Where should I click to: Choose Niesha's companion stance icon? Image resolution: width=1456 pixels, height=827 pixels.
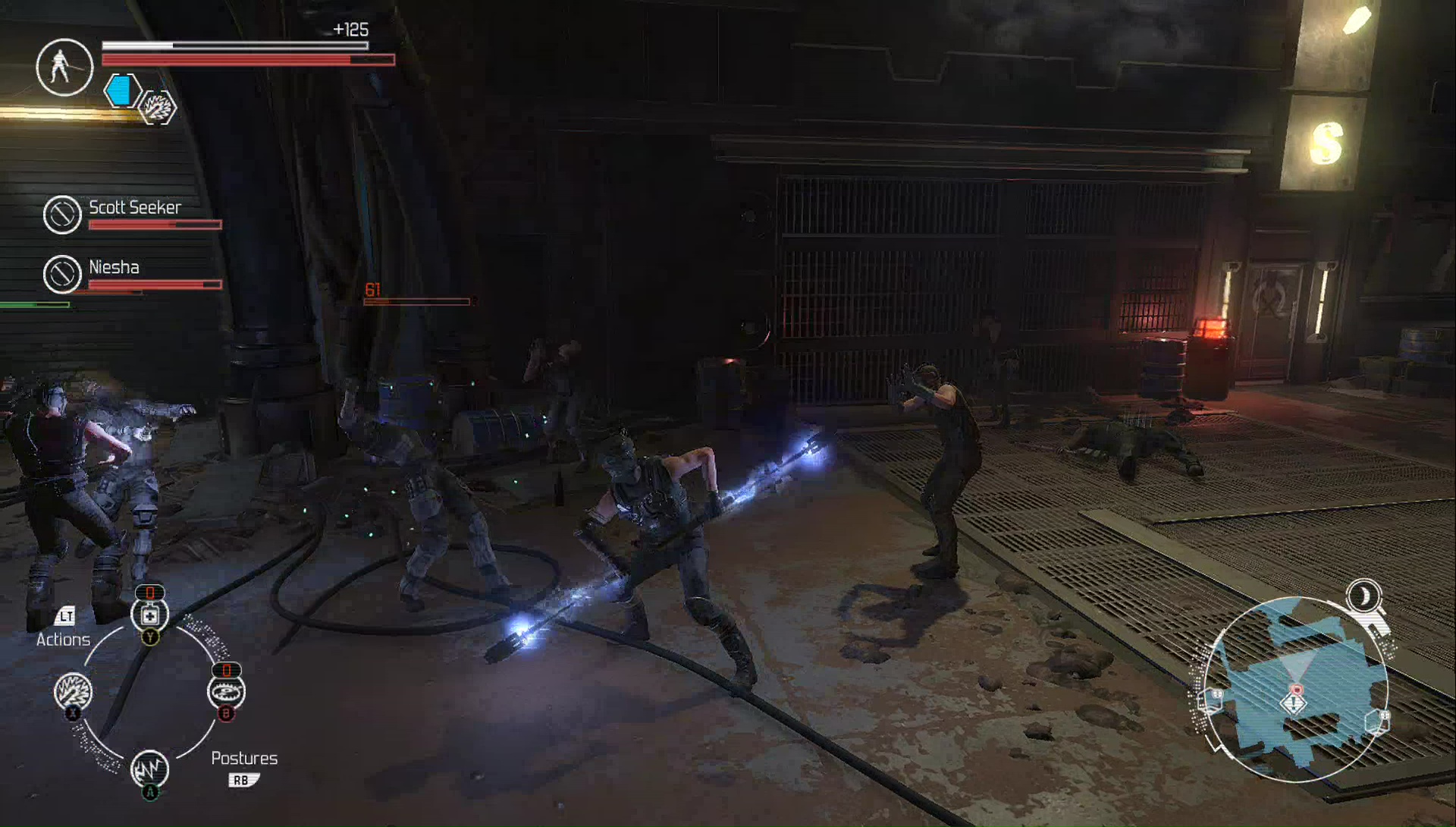(x=62, y=274)
